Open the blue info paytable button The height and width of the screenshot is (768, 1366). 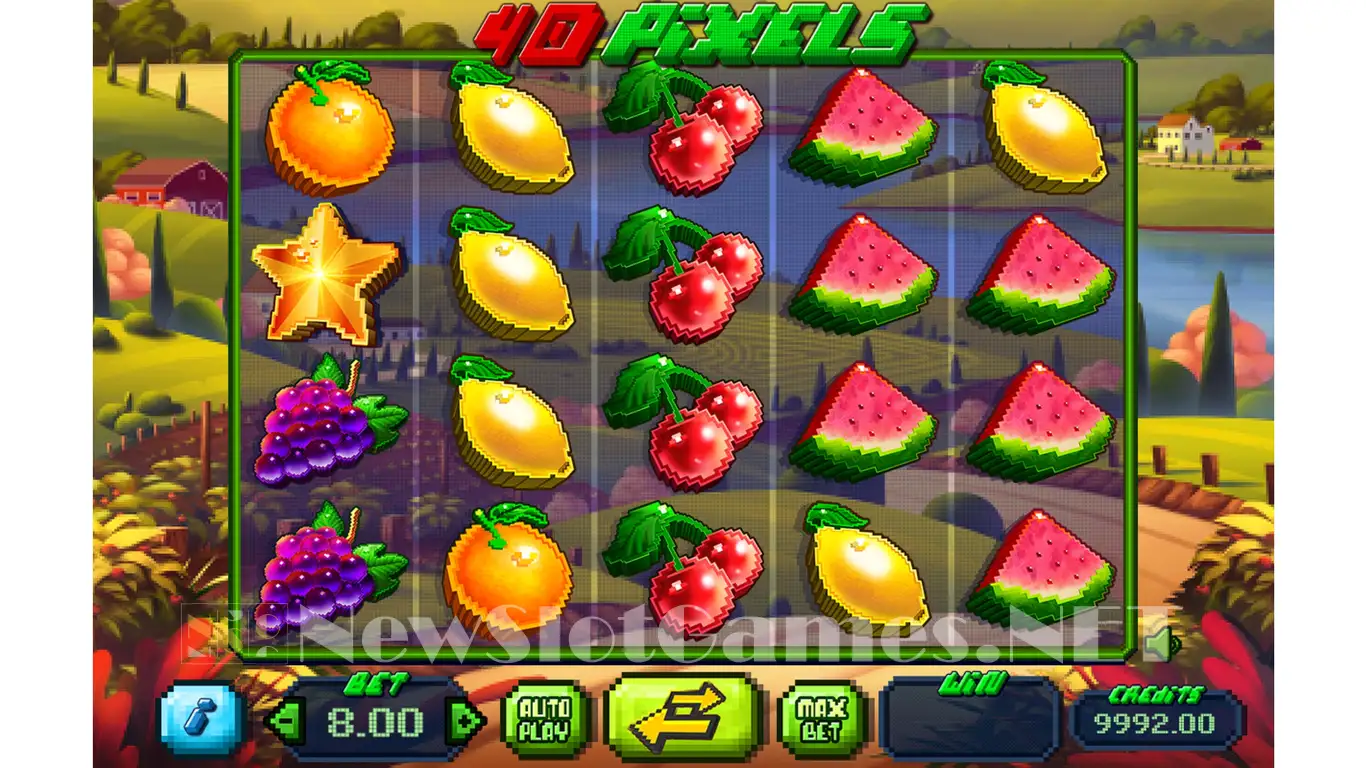tap(202, 718)
